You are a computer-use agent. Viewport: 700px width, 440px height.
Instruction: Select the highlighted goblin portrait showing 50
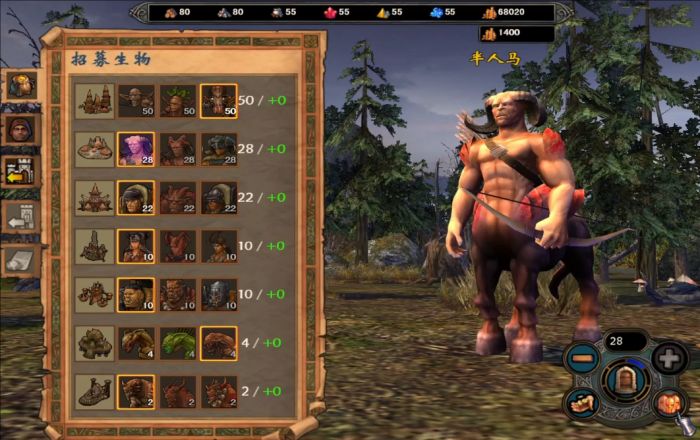tap(218, 100)
